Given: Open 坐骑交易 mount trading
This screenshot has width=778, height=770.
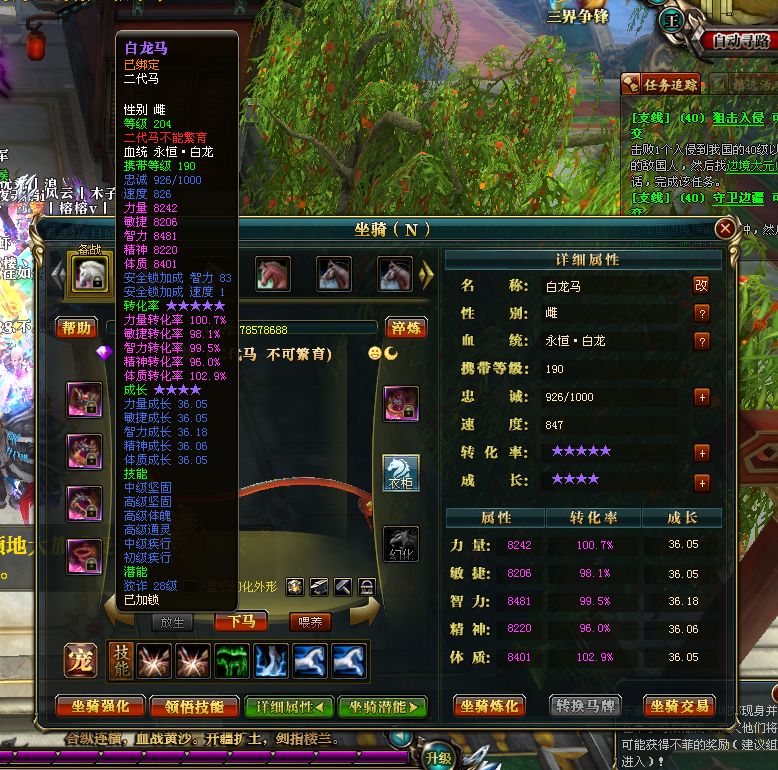Looking at the screenshot, I should pyautogui.click(x=679, y=706).
